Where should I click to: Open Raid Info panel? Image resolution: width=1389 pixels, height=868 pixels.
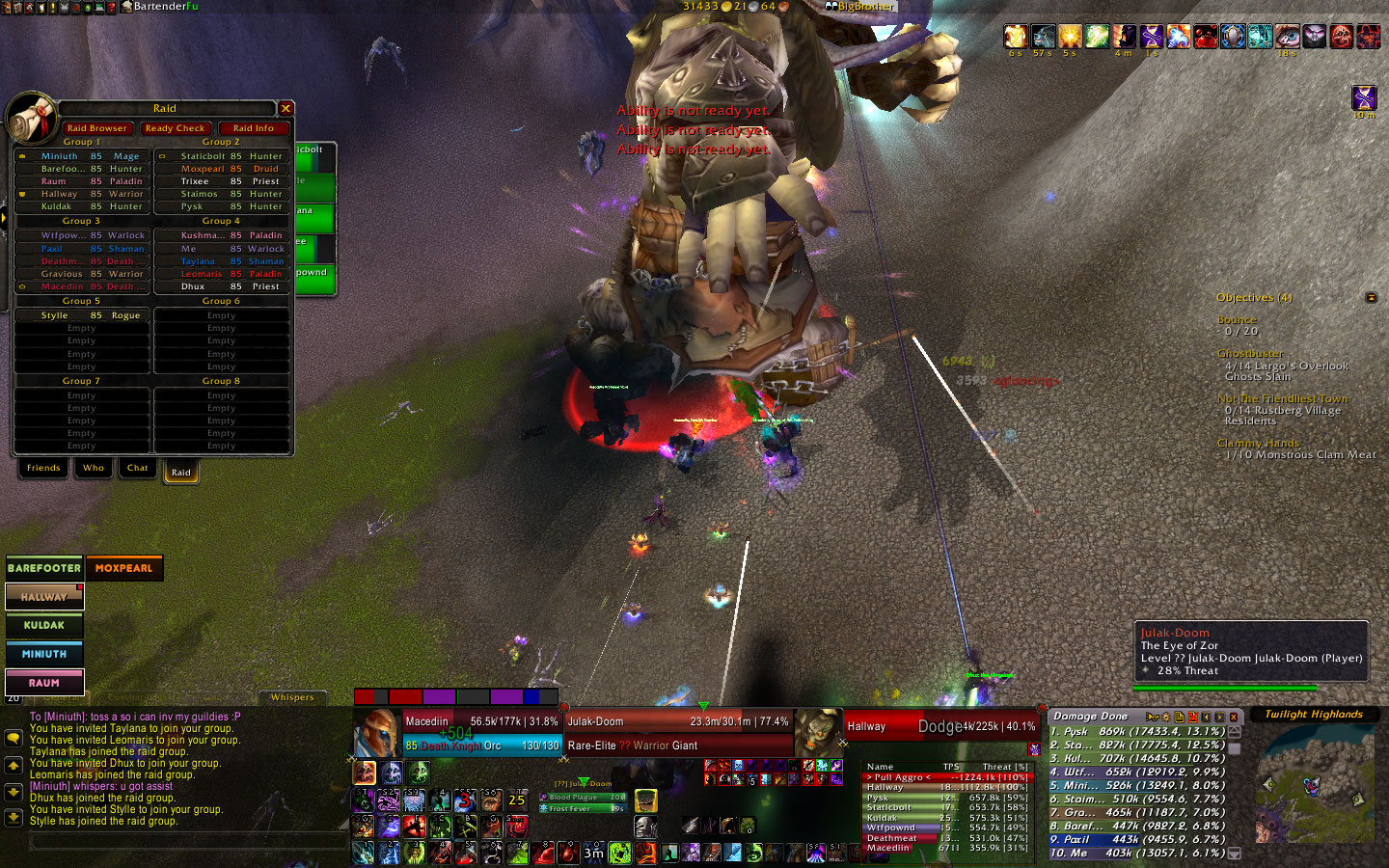(x=254, y=127)
